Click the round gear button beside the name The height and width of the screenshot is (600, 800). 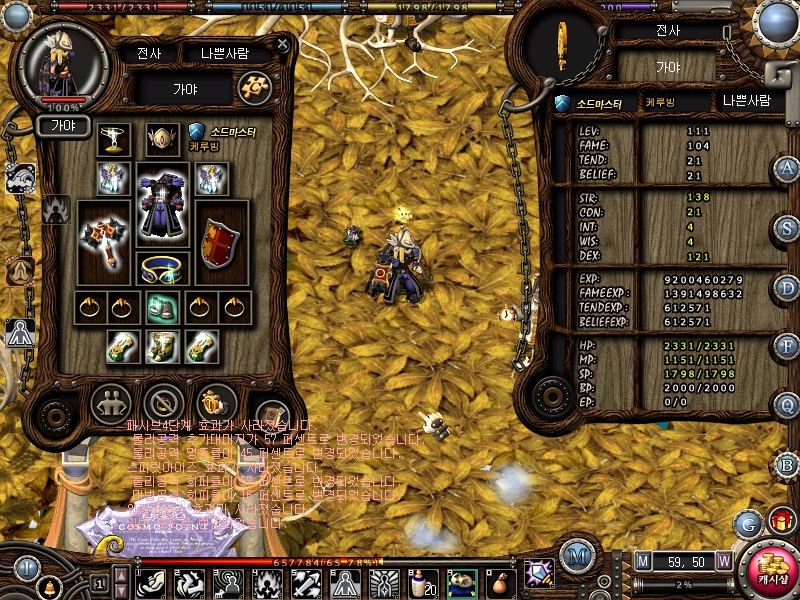pos(254,88)
